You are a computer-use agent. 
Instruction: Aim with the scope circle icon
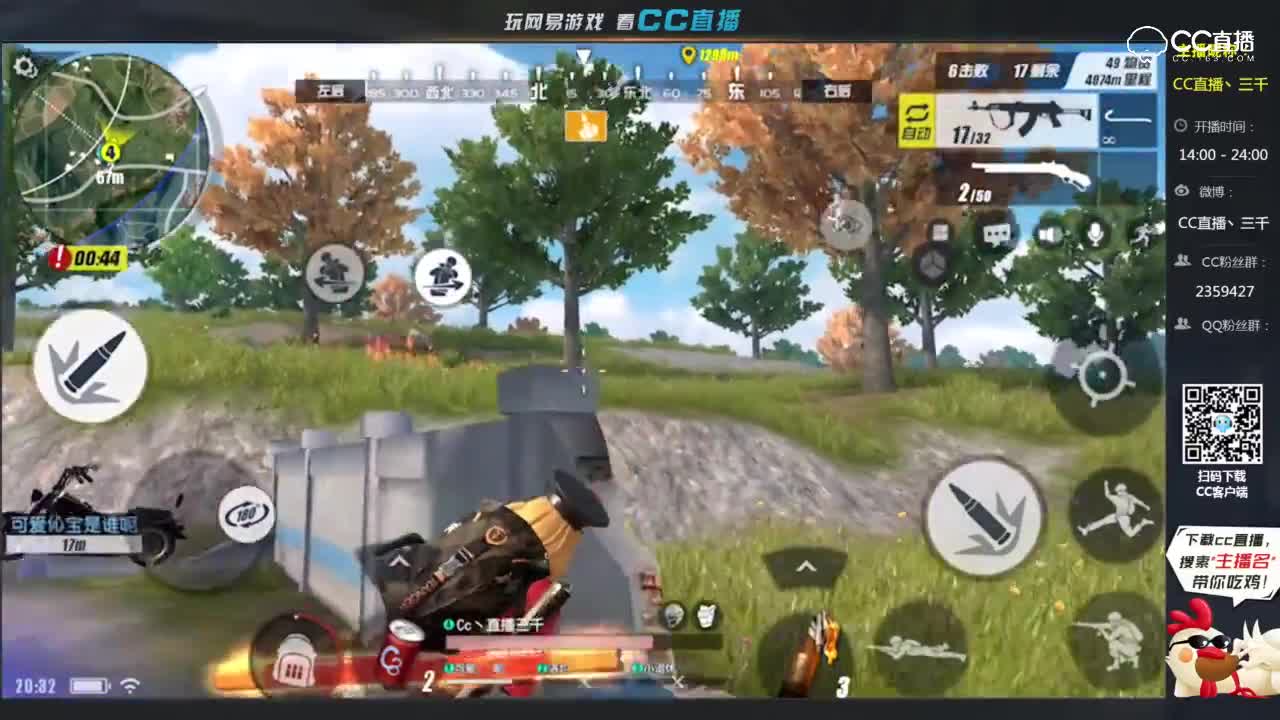click(x=1102, y=375)
